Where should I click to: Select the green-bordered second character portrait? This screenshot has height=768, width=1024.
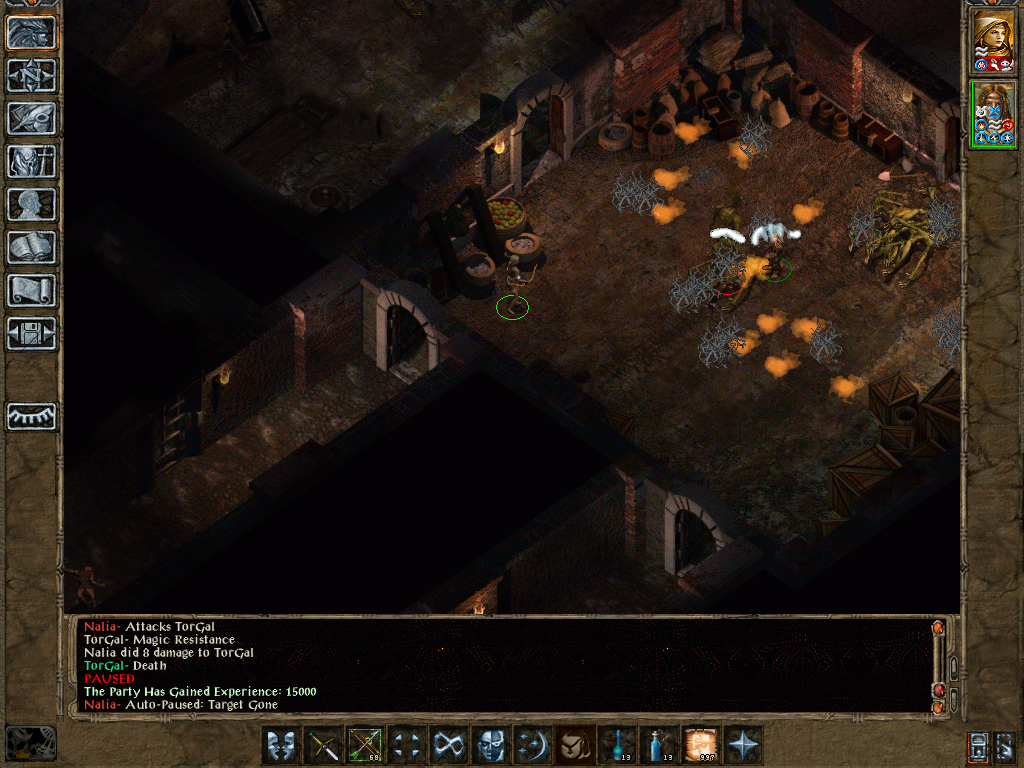tap(994, 114)
